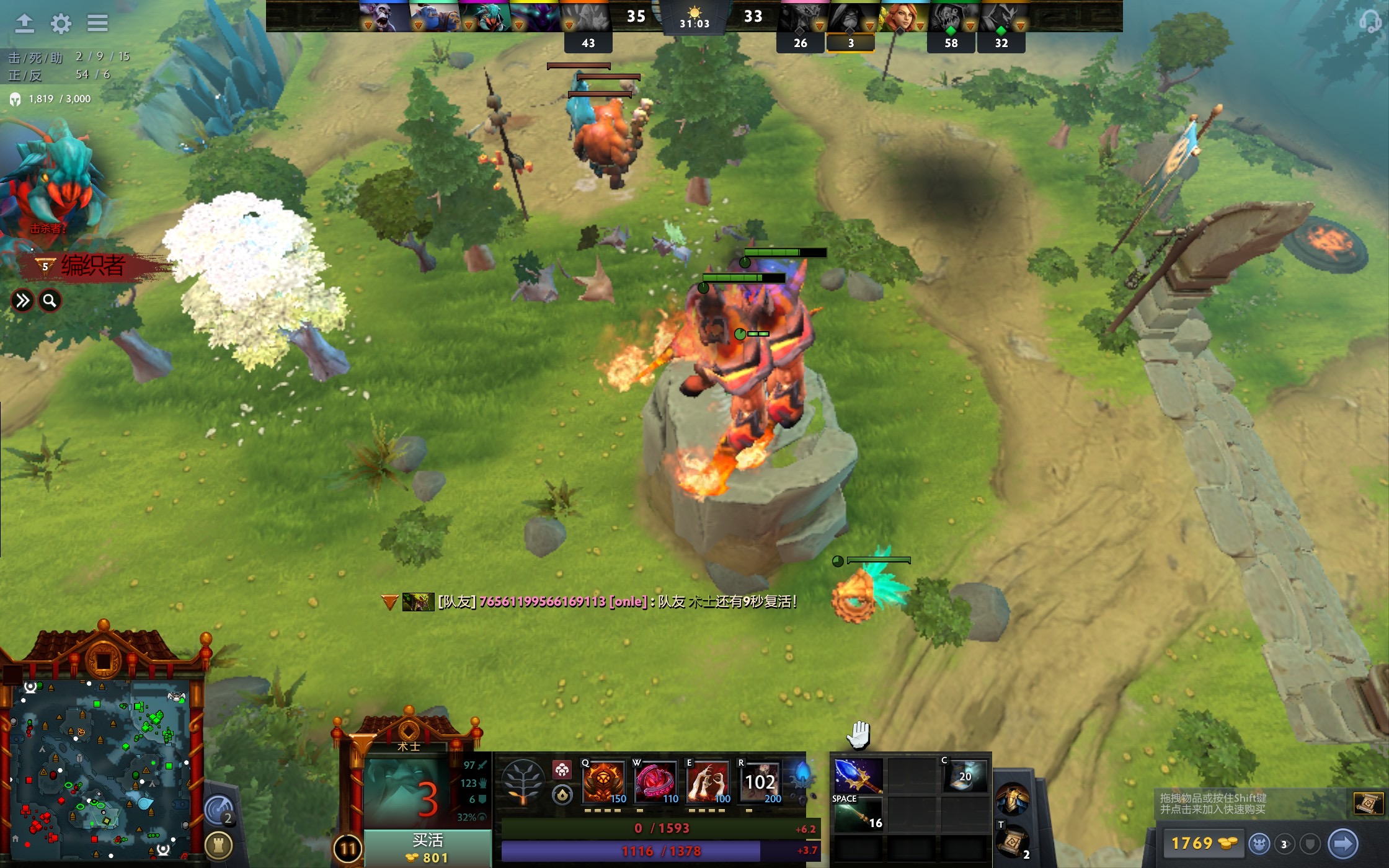This screenshot has height=868, width=1389.
Task: Open the settings gear menu
Action: tap(61, 24)
